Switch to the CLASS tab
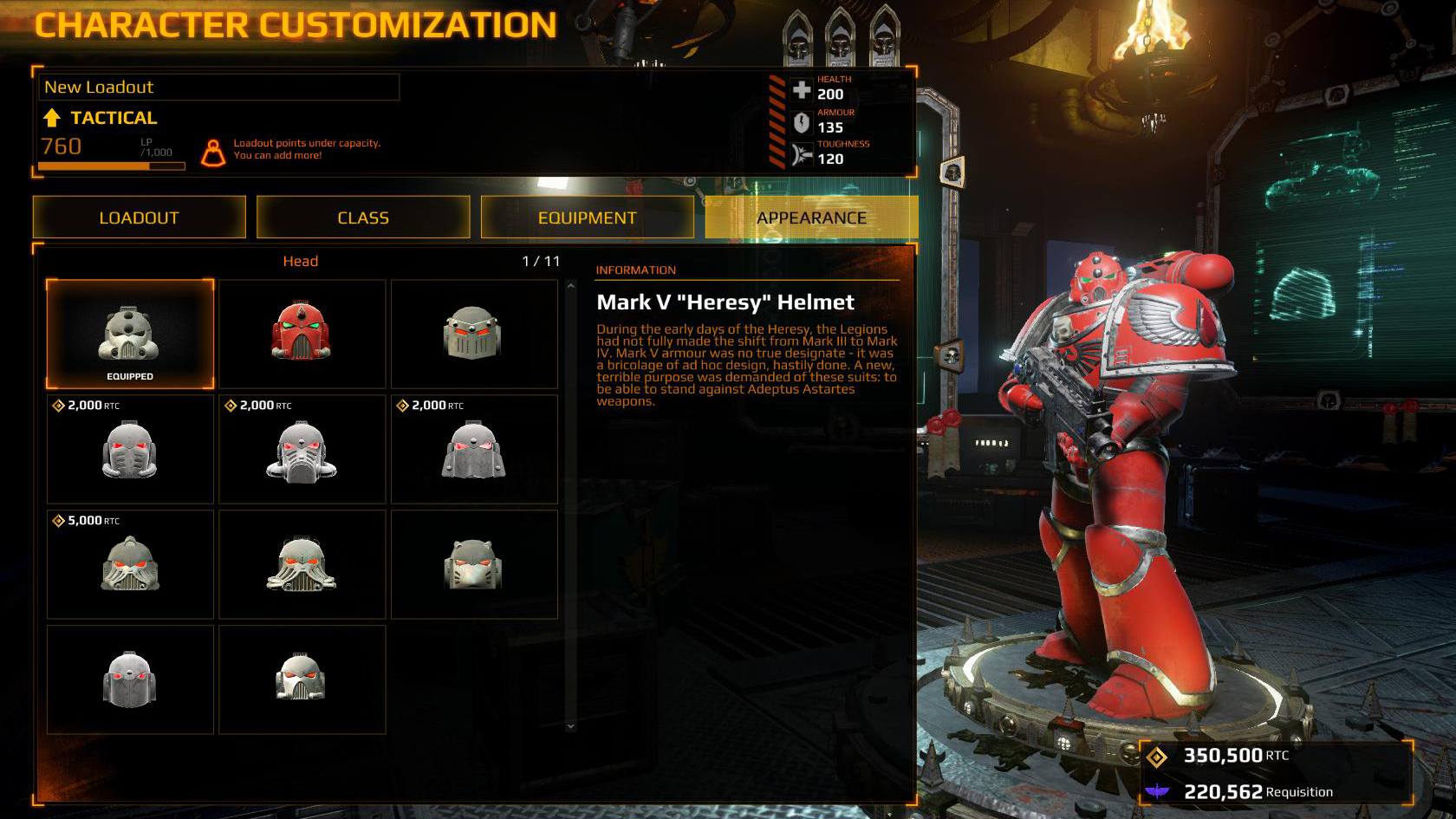The width and height of the screenshot is (1456, 819). pyautogui.click(x=363, y=218)
